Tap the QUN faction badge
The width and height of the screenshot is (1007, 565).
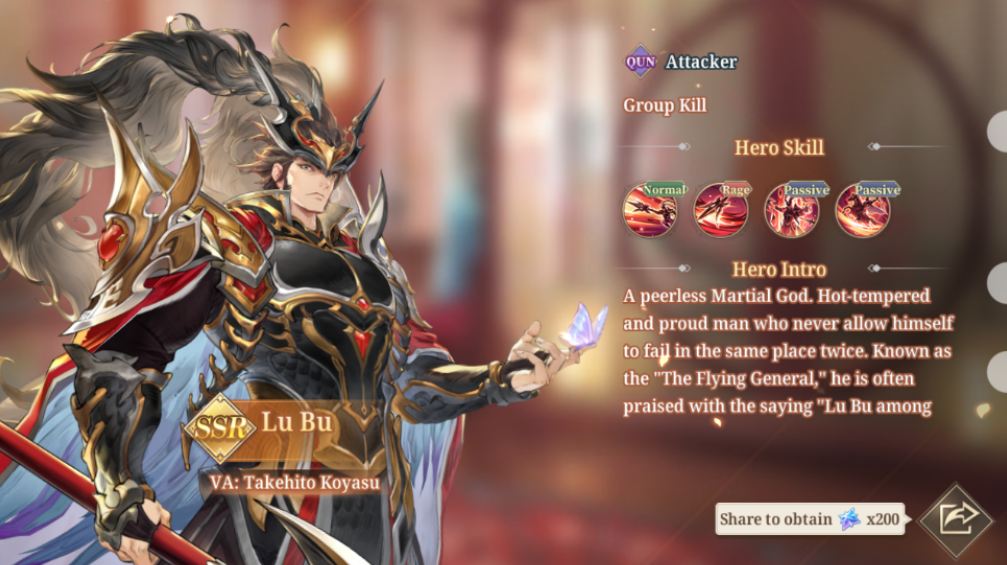[640, 62]
